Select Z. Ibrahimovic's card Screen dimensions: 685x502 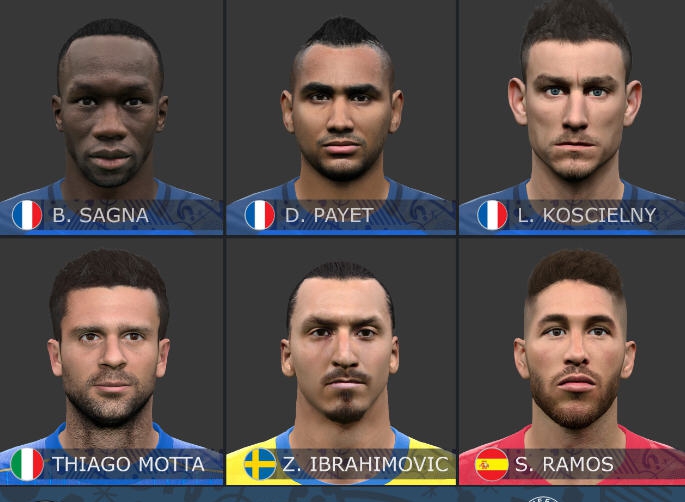click(341, 360)
